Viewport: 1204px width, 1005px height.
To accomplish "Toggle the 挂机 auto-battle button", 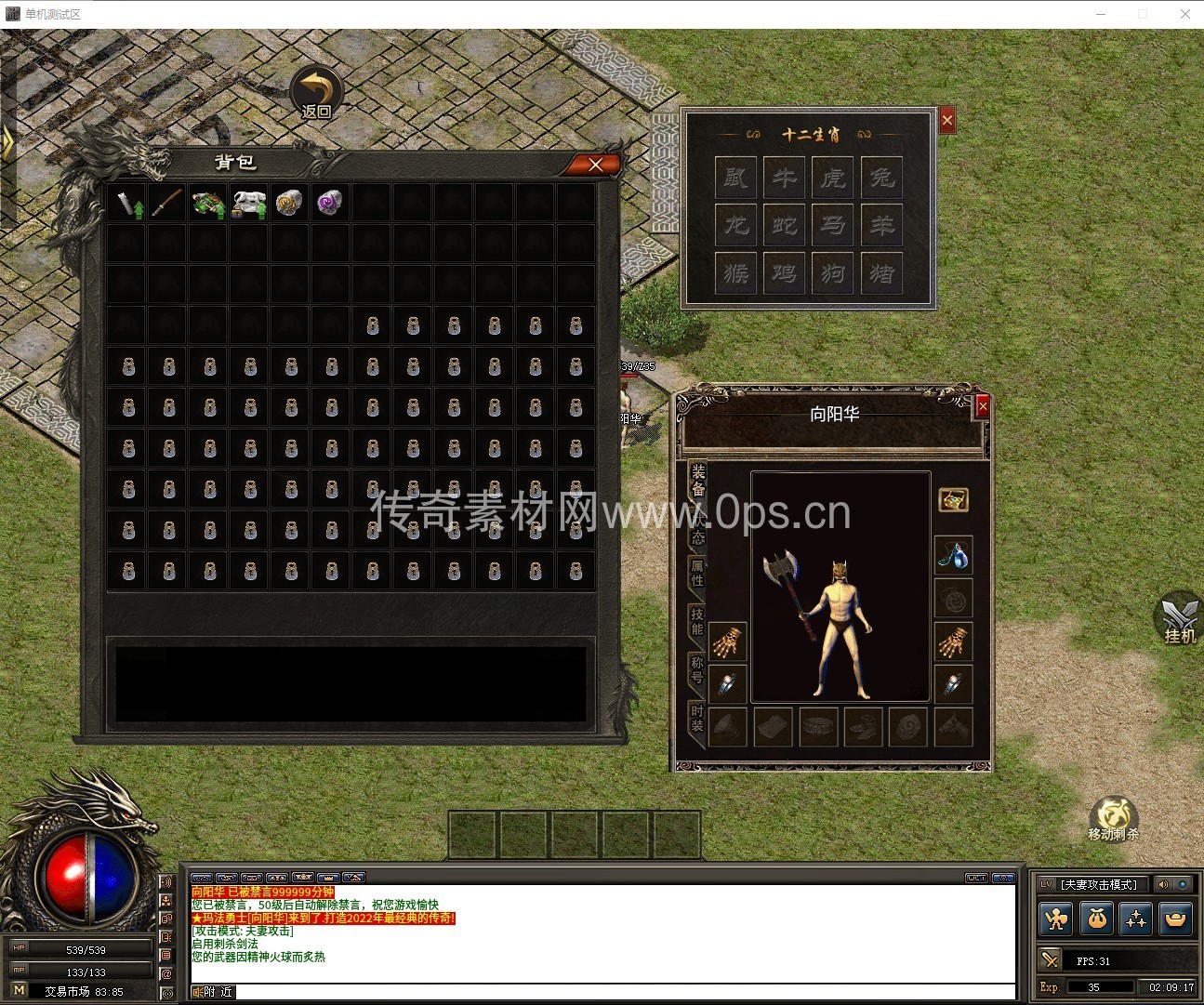I will (x=1179, y=619).
